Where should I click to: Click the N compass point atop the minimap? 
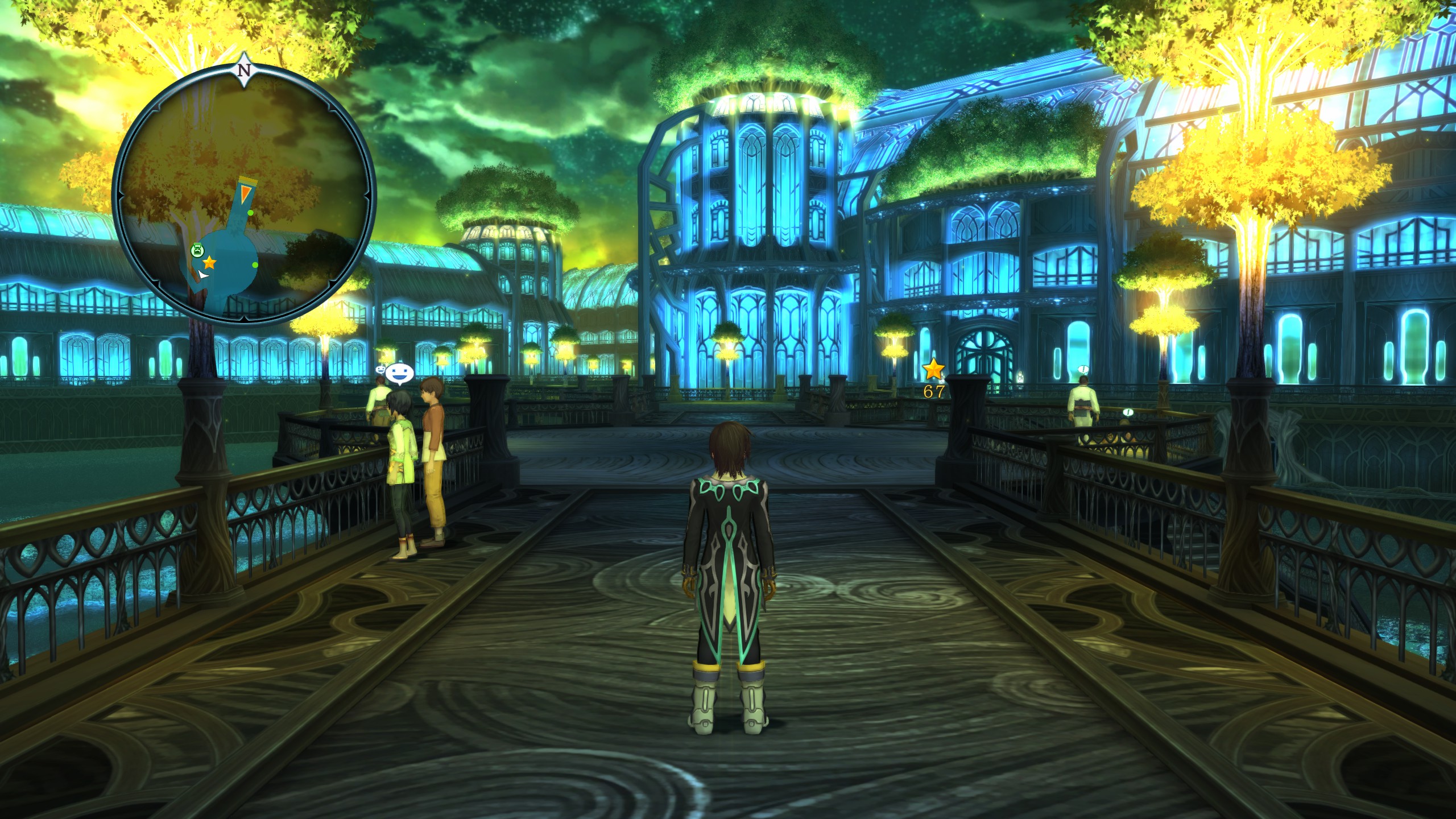pyautogui.click(x=245, y=71)
